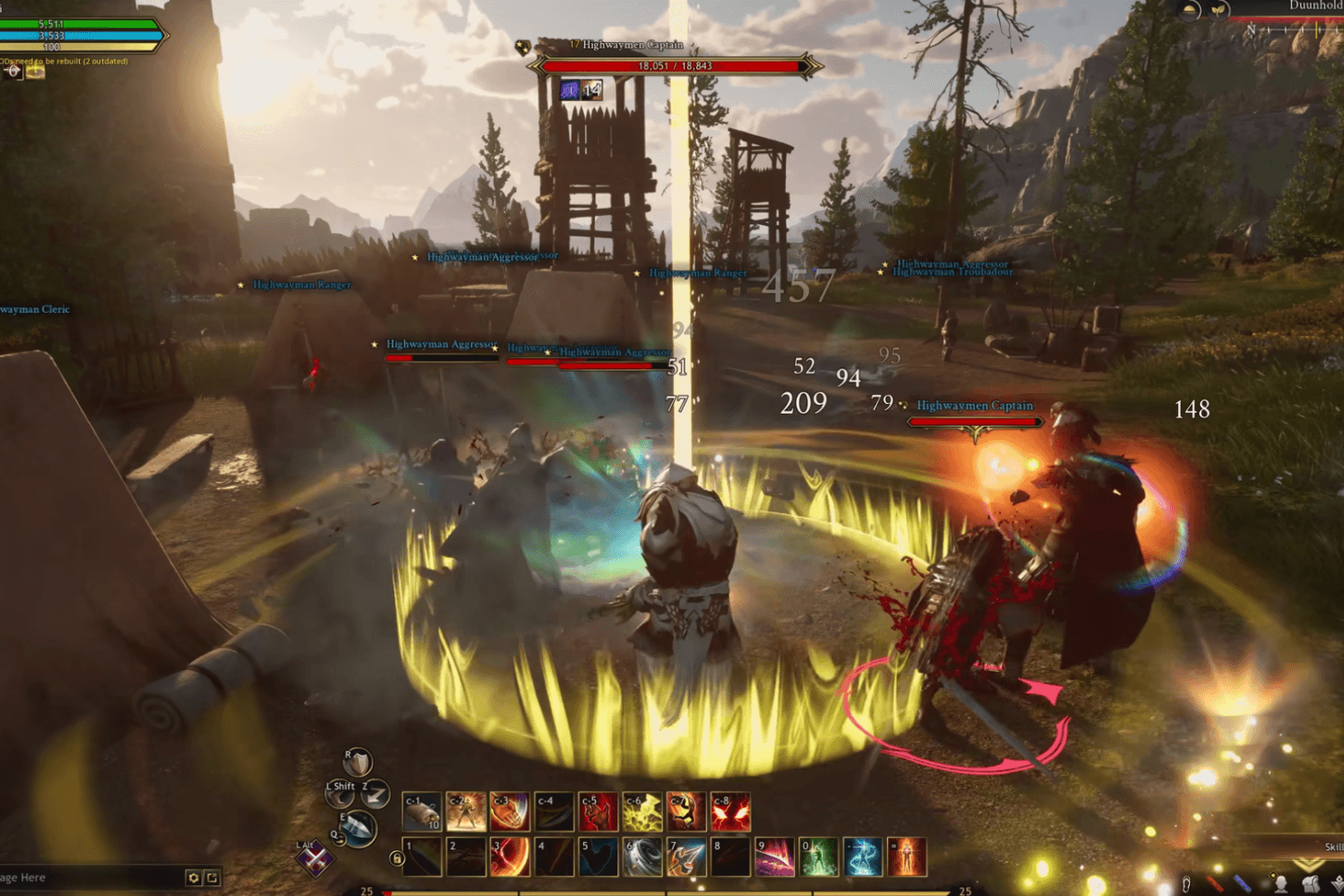Screen dimensions: 1344x896
Task: Expand the yellow chevron above the Skill banner
Action: 1307,865
